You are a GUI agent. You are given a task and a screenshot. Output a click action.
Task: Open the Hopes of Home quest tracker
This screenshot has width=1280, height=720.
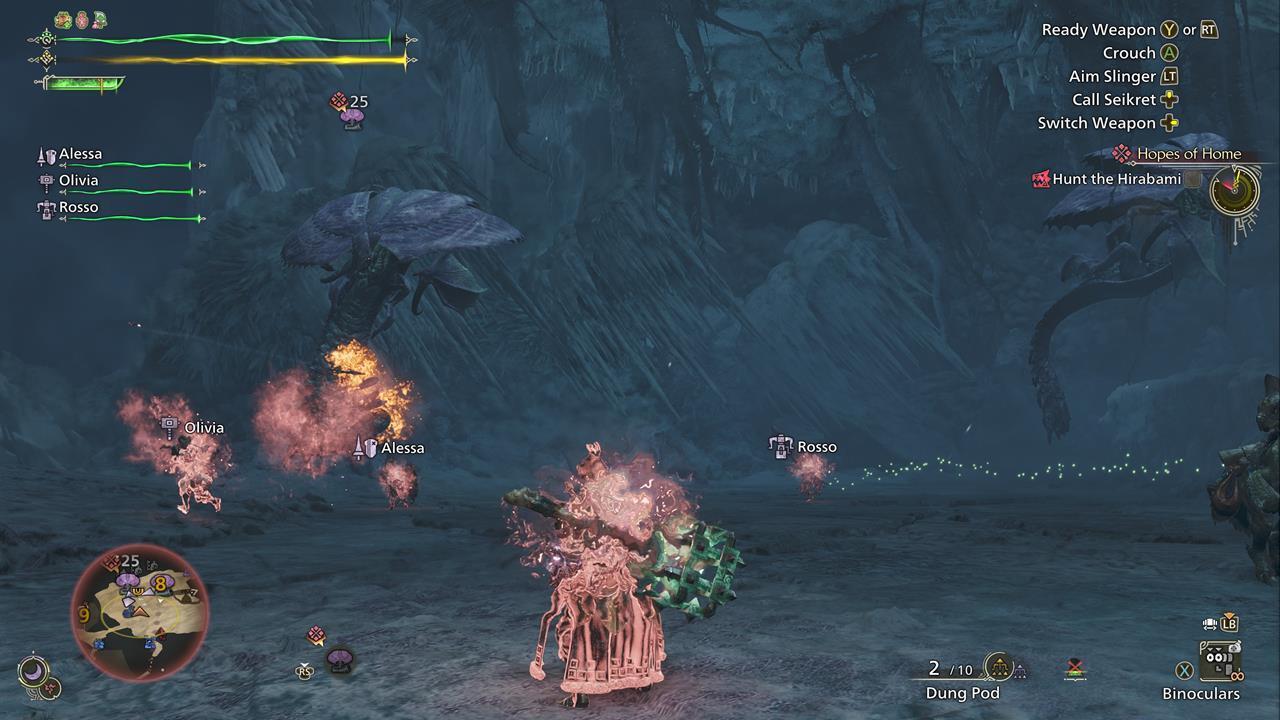(x=1188, y=154)
